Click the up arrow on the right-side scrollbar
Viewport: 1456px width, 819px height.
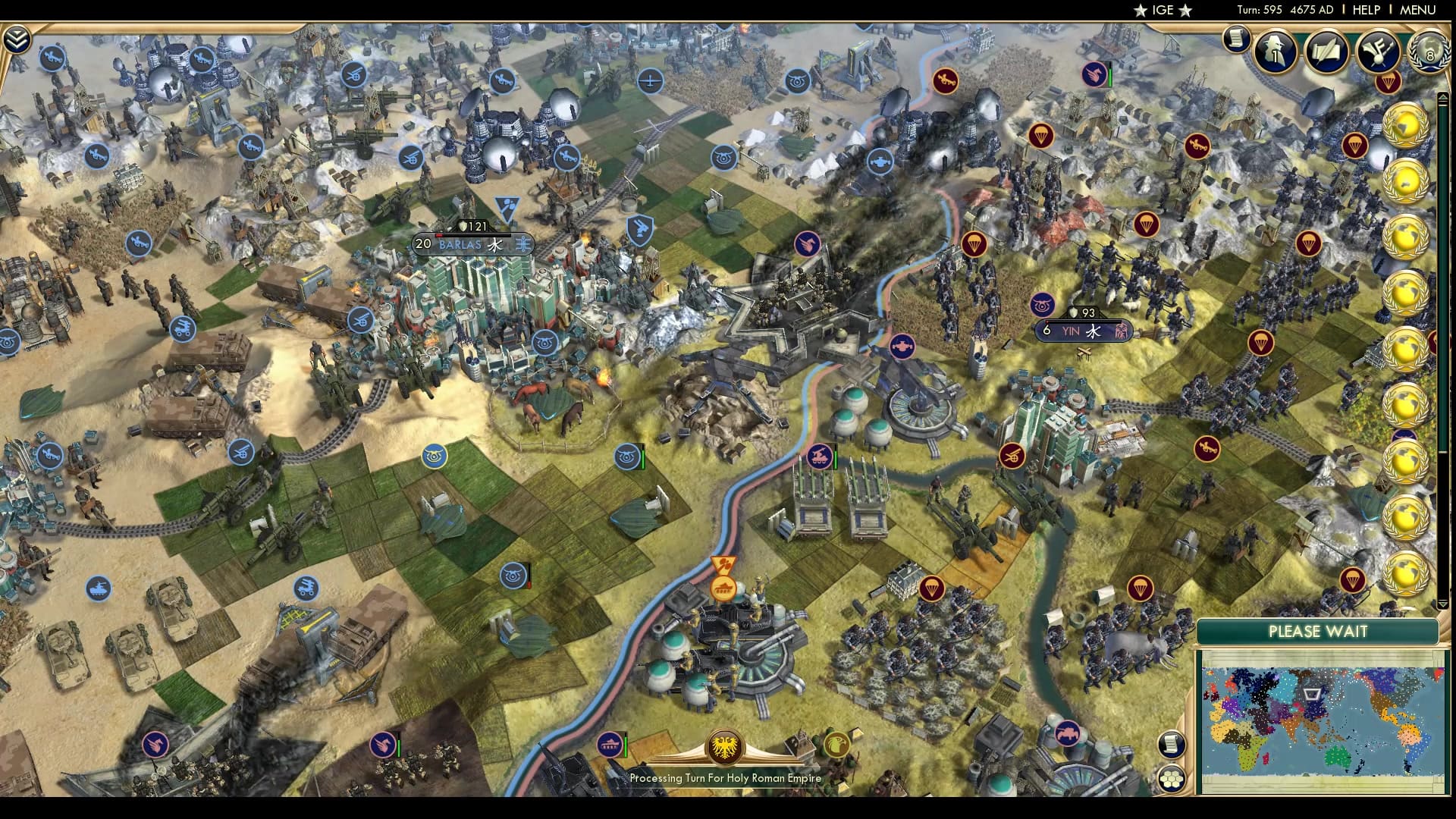pos(1442,97)
